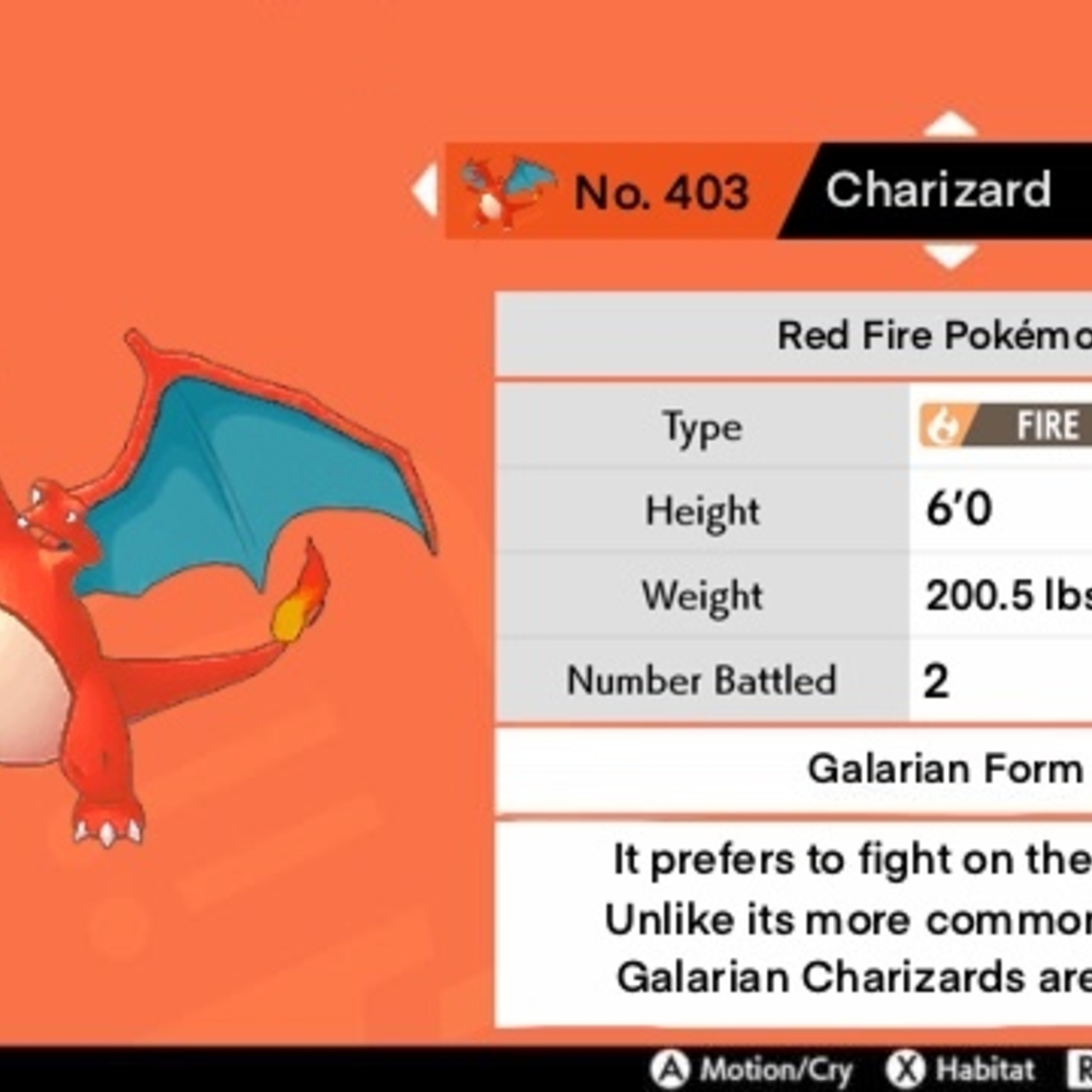Click the upward triangle above Charizard's name
Image resolution: width=1092 pixels, height=1092 pixels.
click(950, 125)
